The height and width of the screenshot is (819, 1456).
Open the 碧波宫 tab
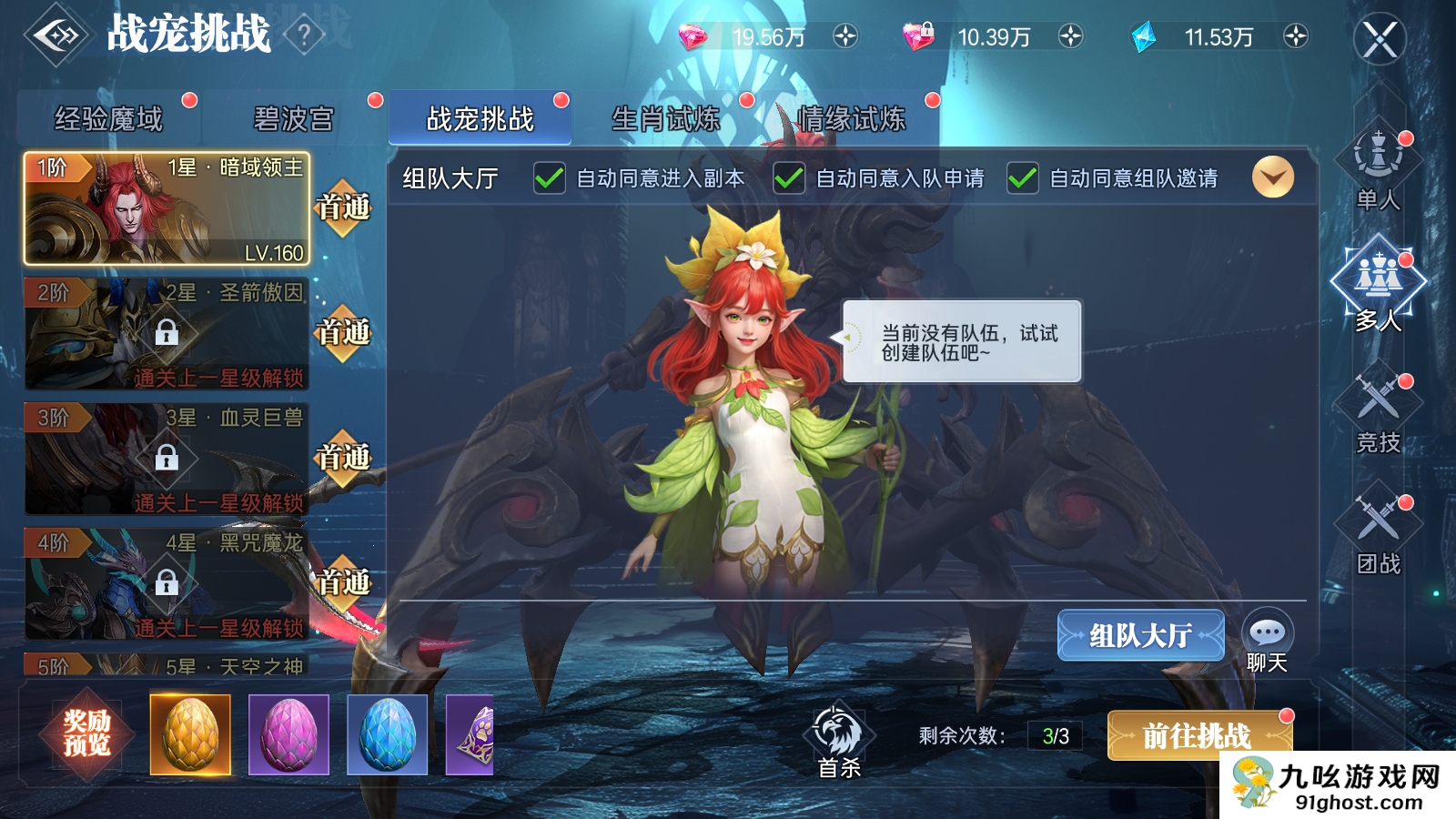(293, 116)
